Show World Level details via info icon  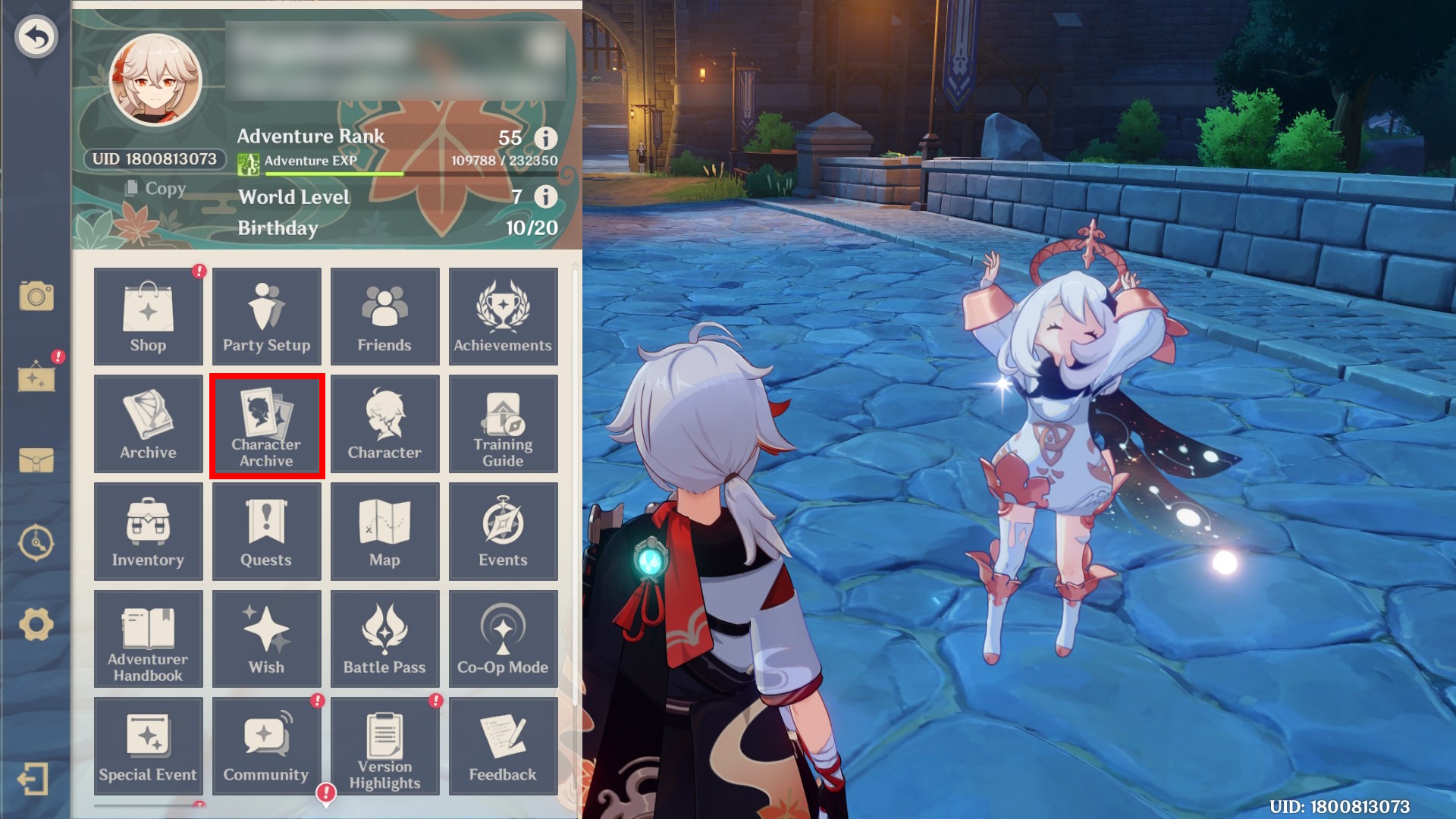point(544,197)
